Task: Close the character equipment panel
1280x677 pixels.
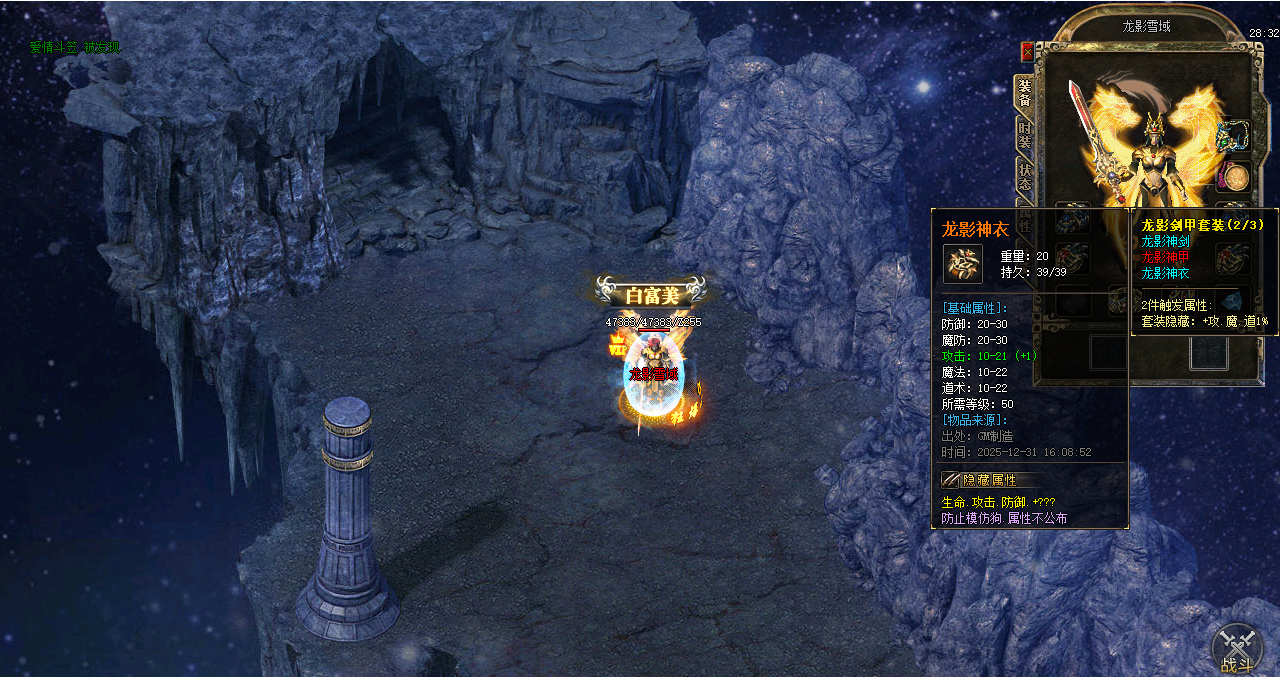Action: (x=1027, y=52)
